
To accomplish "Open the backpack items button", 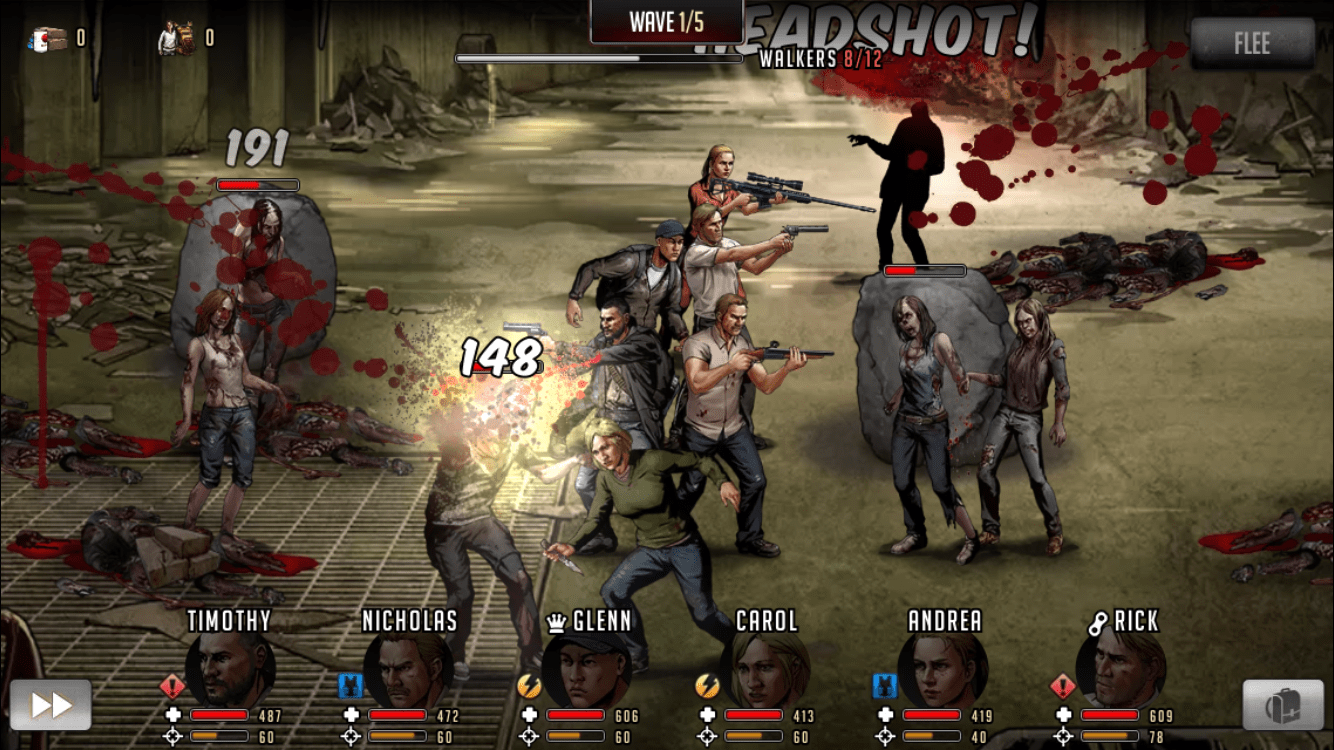I will coord(1283,705).
